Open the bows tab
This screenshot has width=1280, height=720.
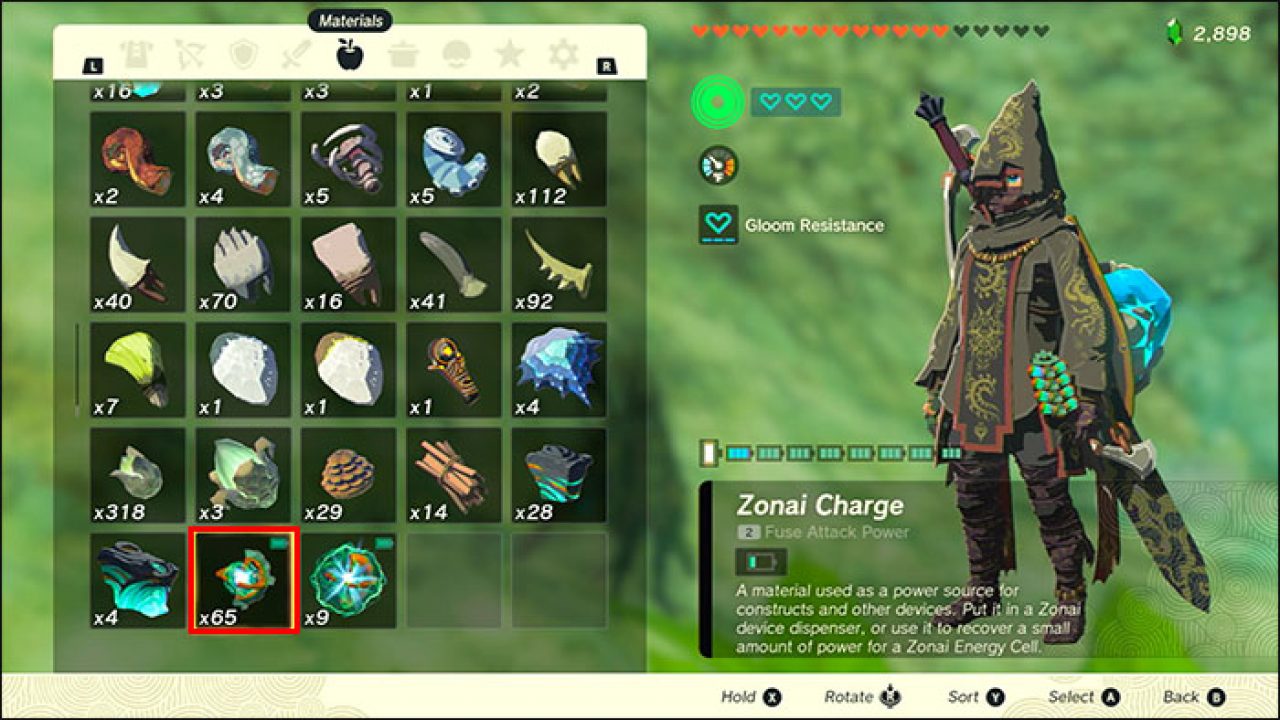[189, 54]
